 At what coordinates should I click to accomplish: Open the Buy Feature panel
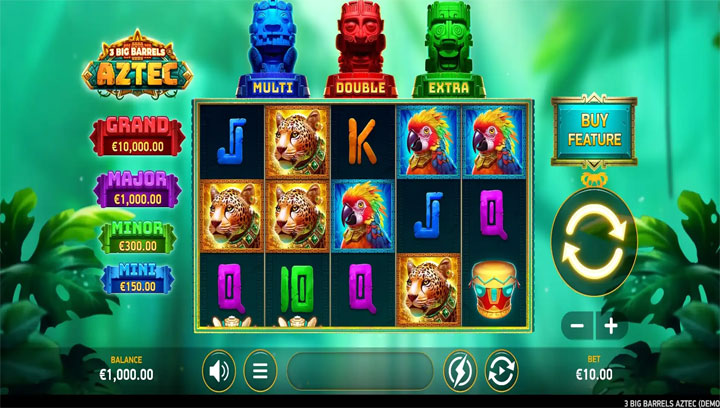click(593, 130)
